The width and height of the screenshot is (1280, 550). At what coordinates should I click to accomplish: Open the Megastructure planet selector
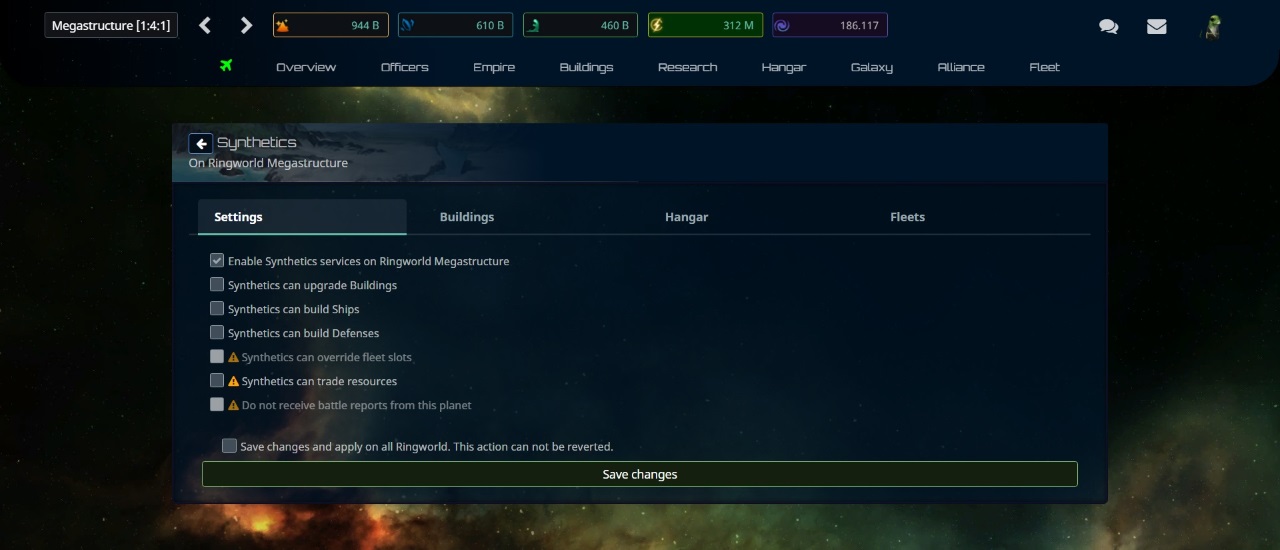point(111,25)
